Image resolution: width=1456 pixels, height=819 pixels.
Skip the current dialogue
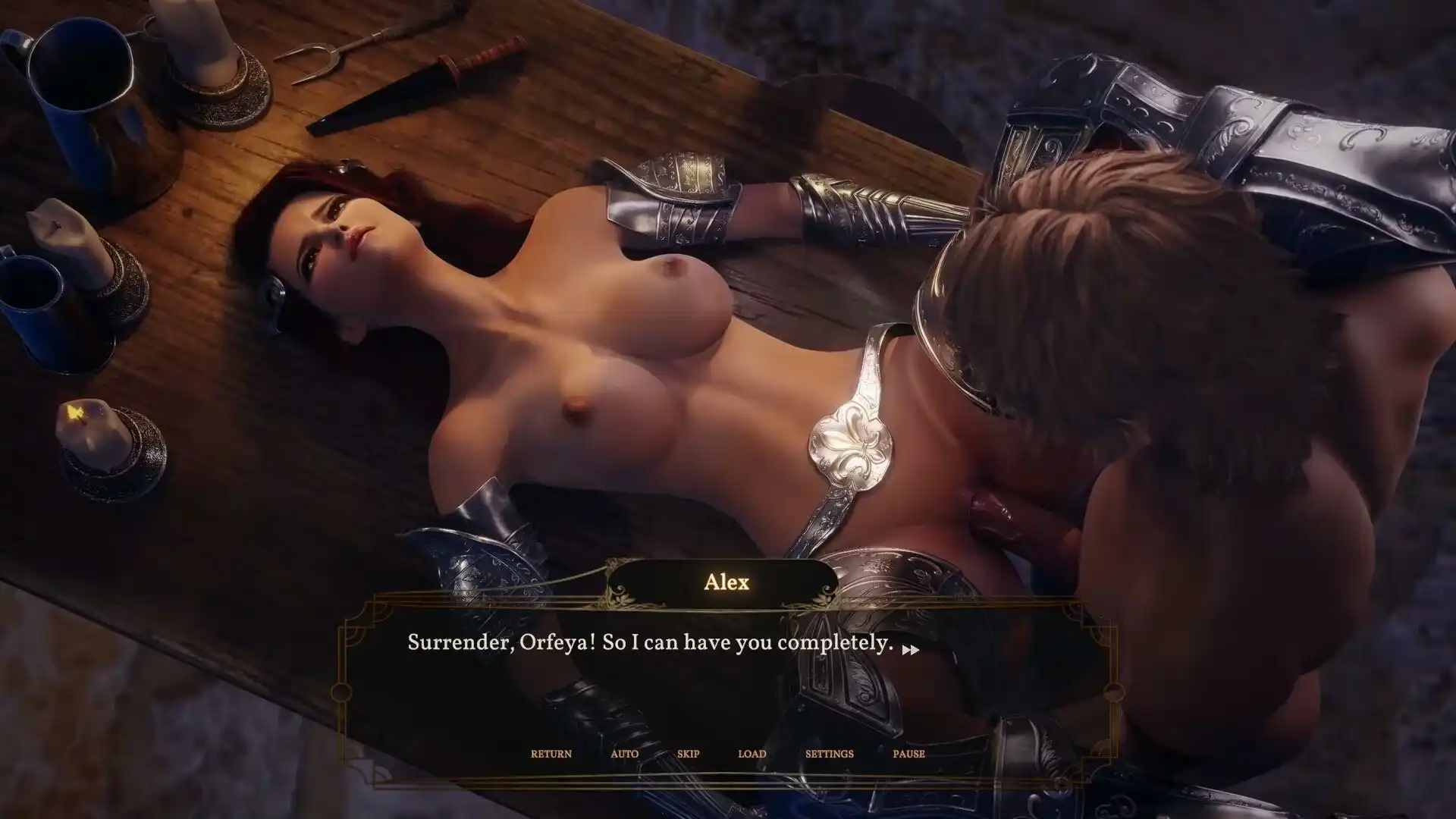688,754
